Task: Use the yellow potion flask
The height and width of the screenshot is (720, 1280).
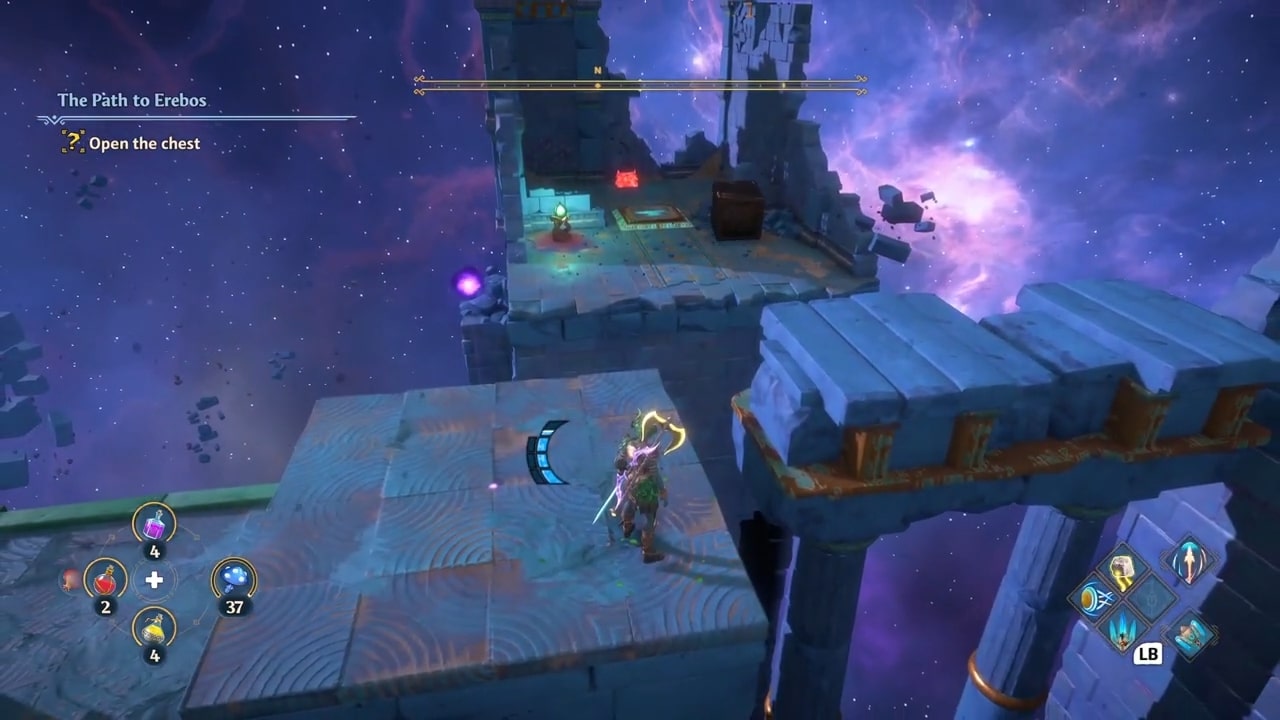Action: (x=154, y=628)
